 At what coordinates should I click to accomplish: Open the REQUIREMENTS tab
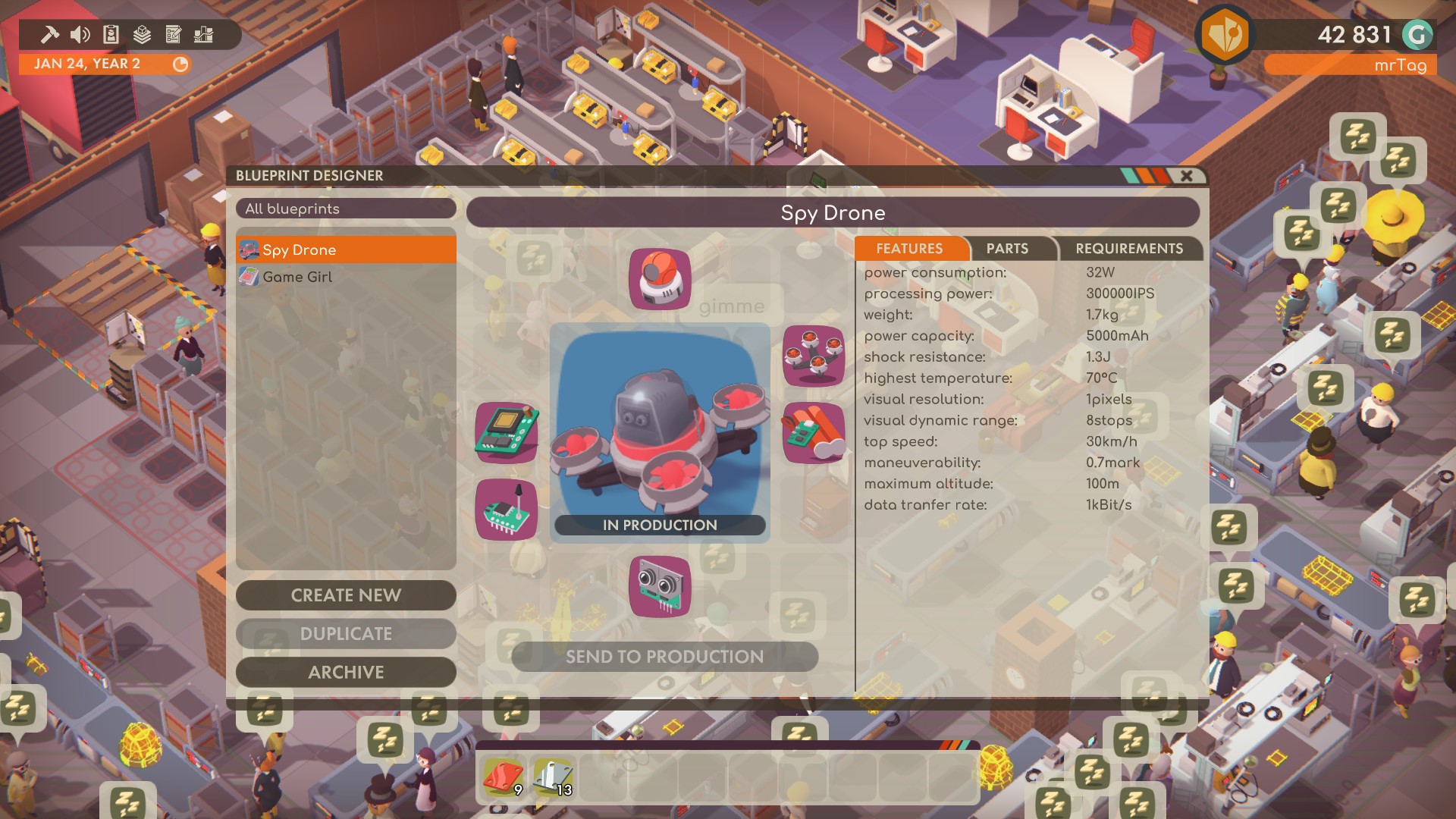(x=1128, y=249)
